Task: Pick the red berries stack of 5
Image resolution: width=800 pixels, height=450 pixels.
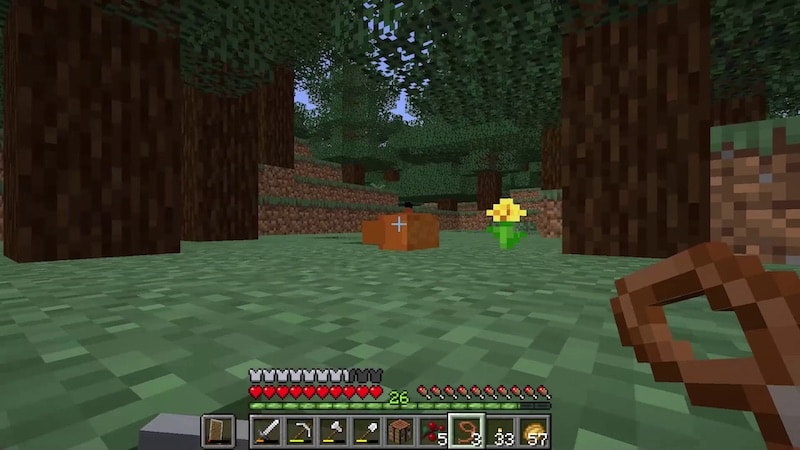Action: (x=432, y=432)
